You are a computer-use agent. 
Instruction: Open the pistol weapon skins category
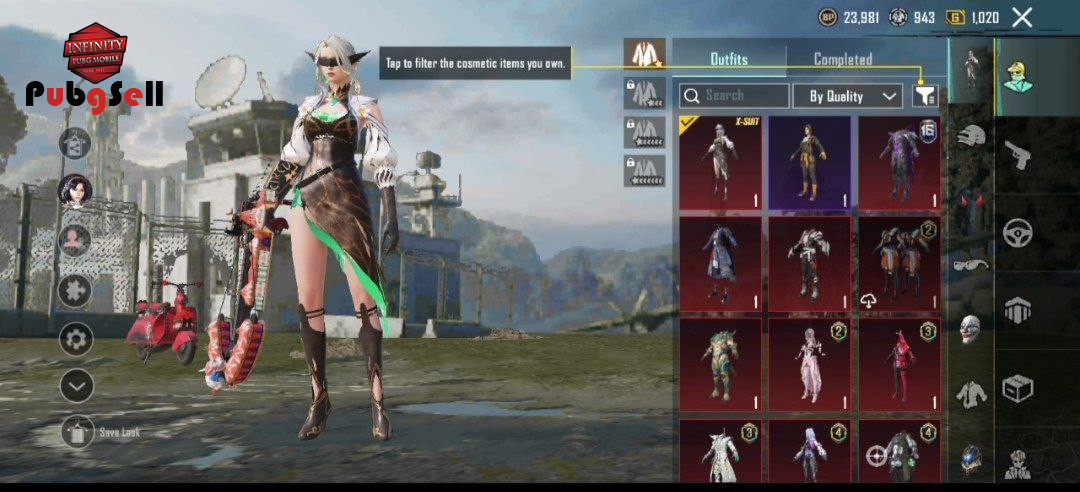[1018, 155]
